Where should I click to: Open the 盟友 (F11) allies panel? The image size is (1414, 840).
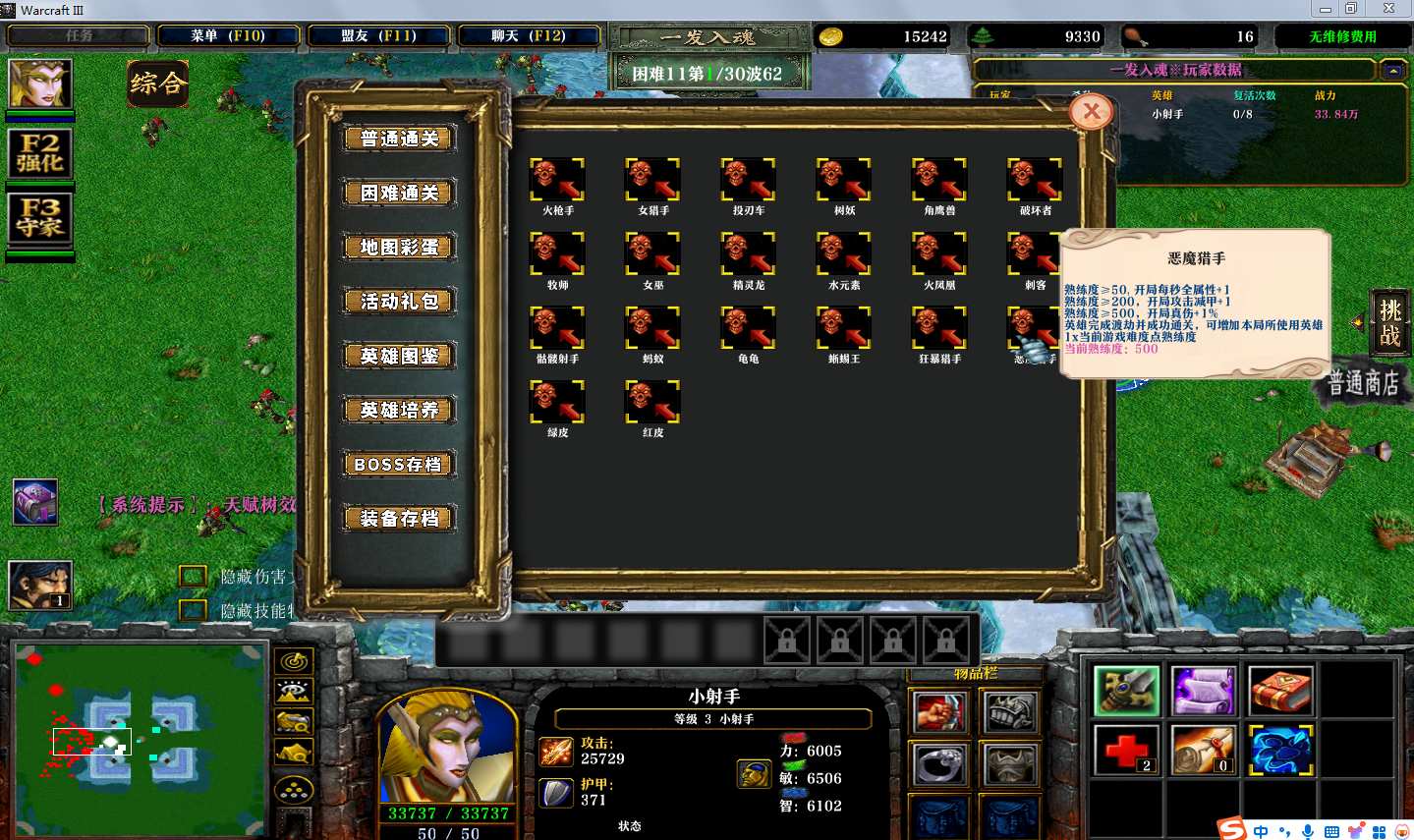pos(378,36)
